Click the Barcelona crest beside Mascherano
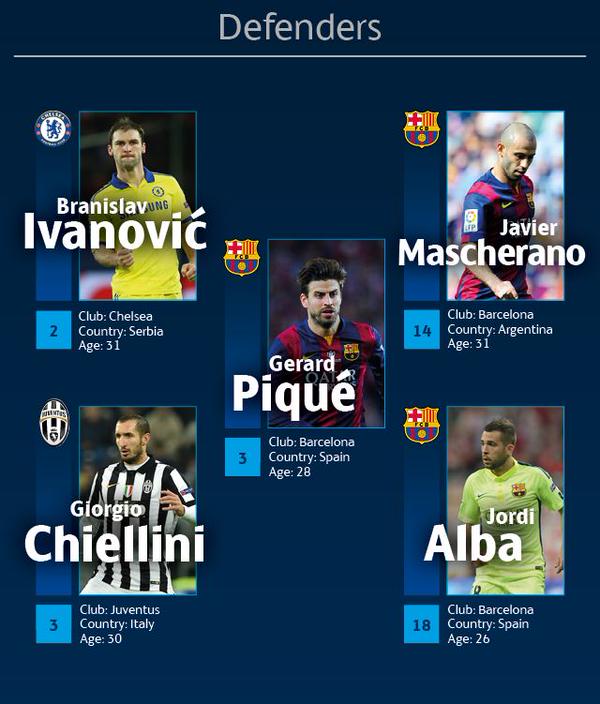This screenshot has width=600, height=704. 421,128
